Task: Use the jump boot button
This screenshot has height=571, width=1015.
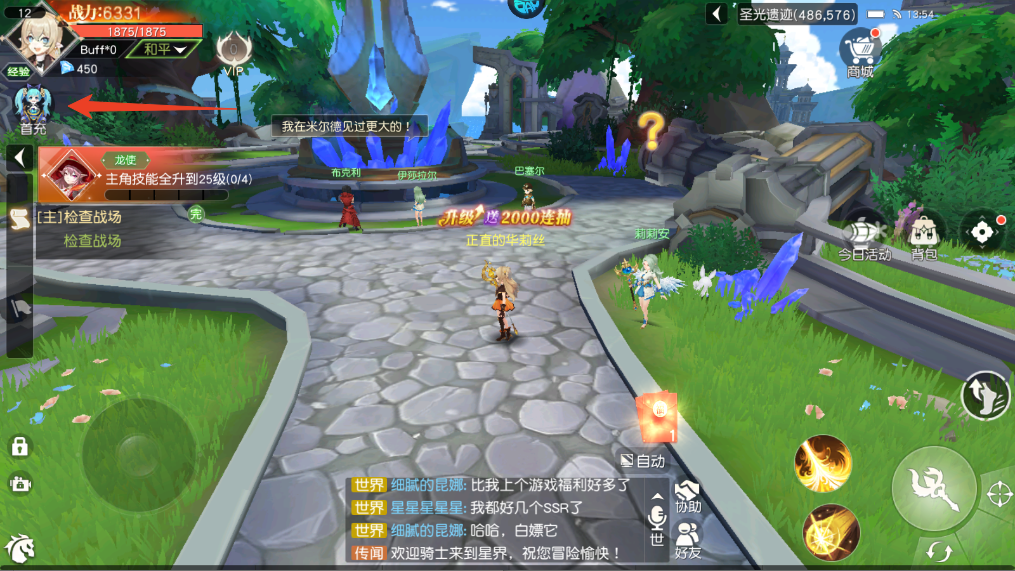Action: (x=984, y=394)
